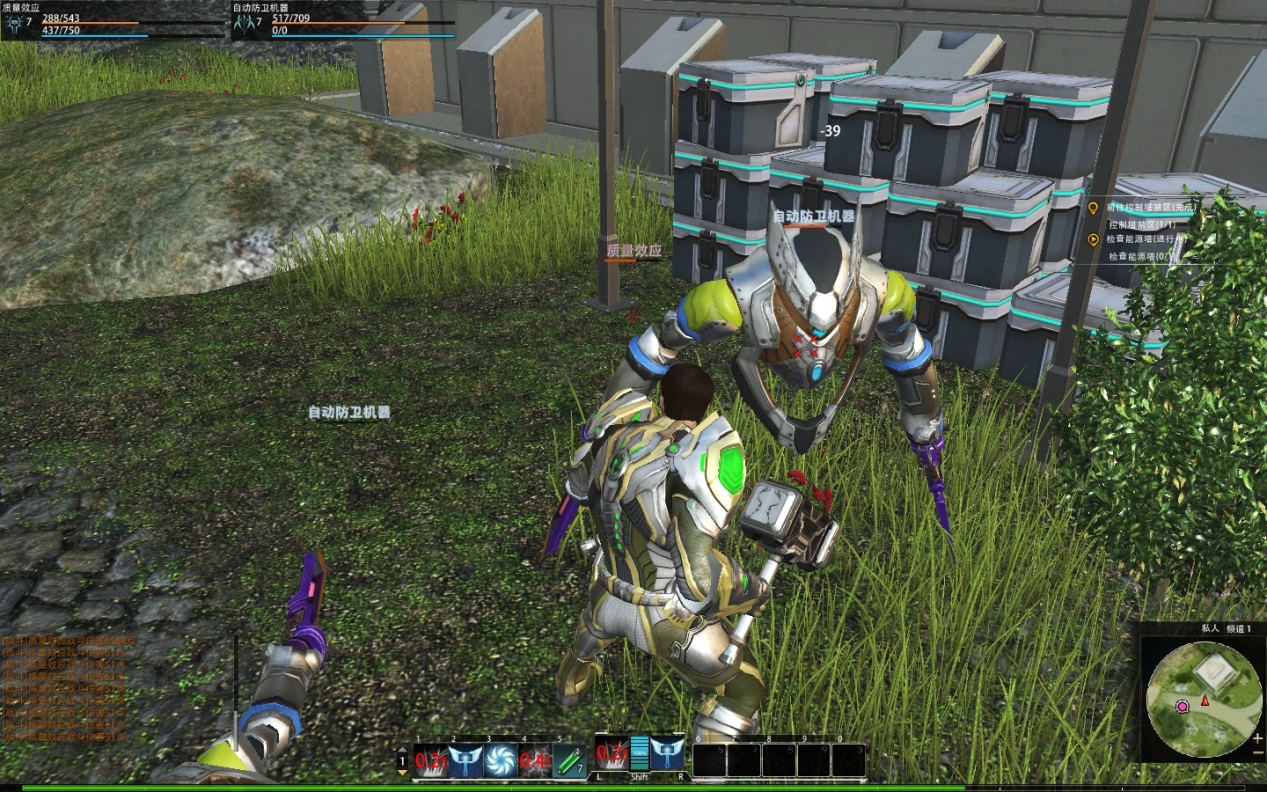Switch hotbar page with the yellow down arrow
This screenshot has width=1267, height=792.
pyautogui.click(x=402, y=772)
